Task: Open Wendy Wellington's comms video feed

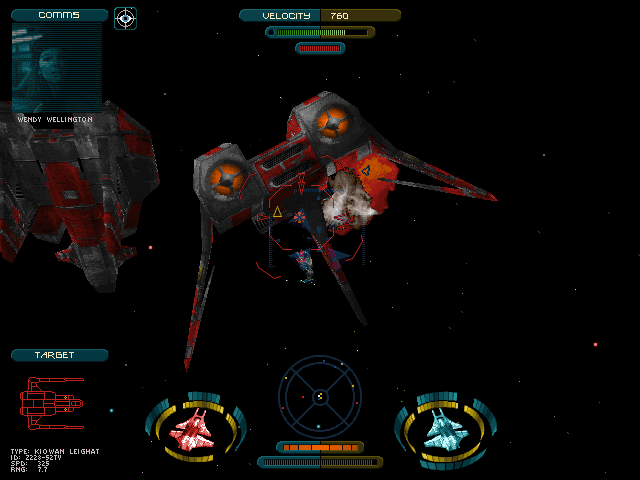Action: point(56,67)
